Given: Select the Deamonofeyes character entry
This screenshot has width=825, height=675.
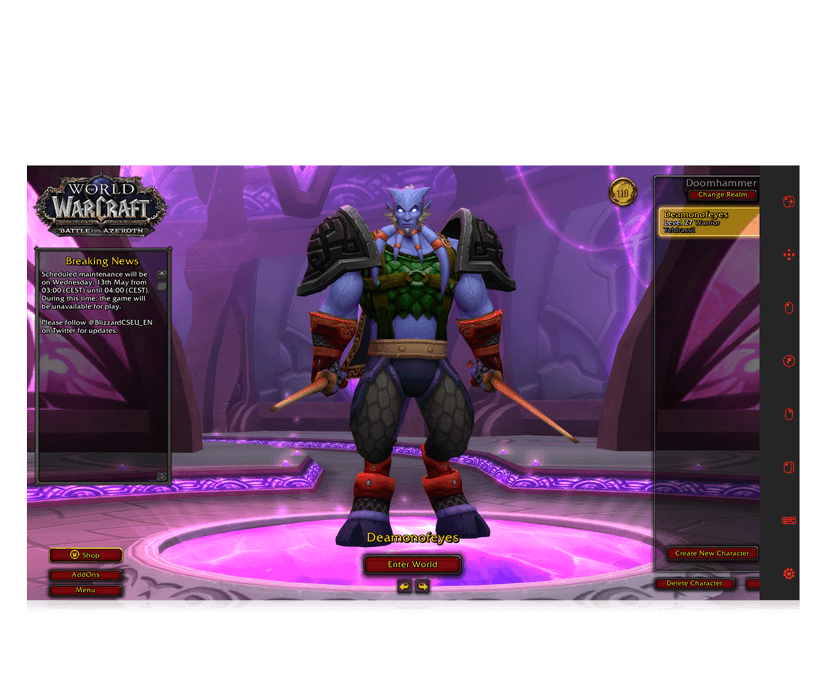Looking at the screenshot, I should pos(708,221).
